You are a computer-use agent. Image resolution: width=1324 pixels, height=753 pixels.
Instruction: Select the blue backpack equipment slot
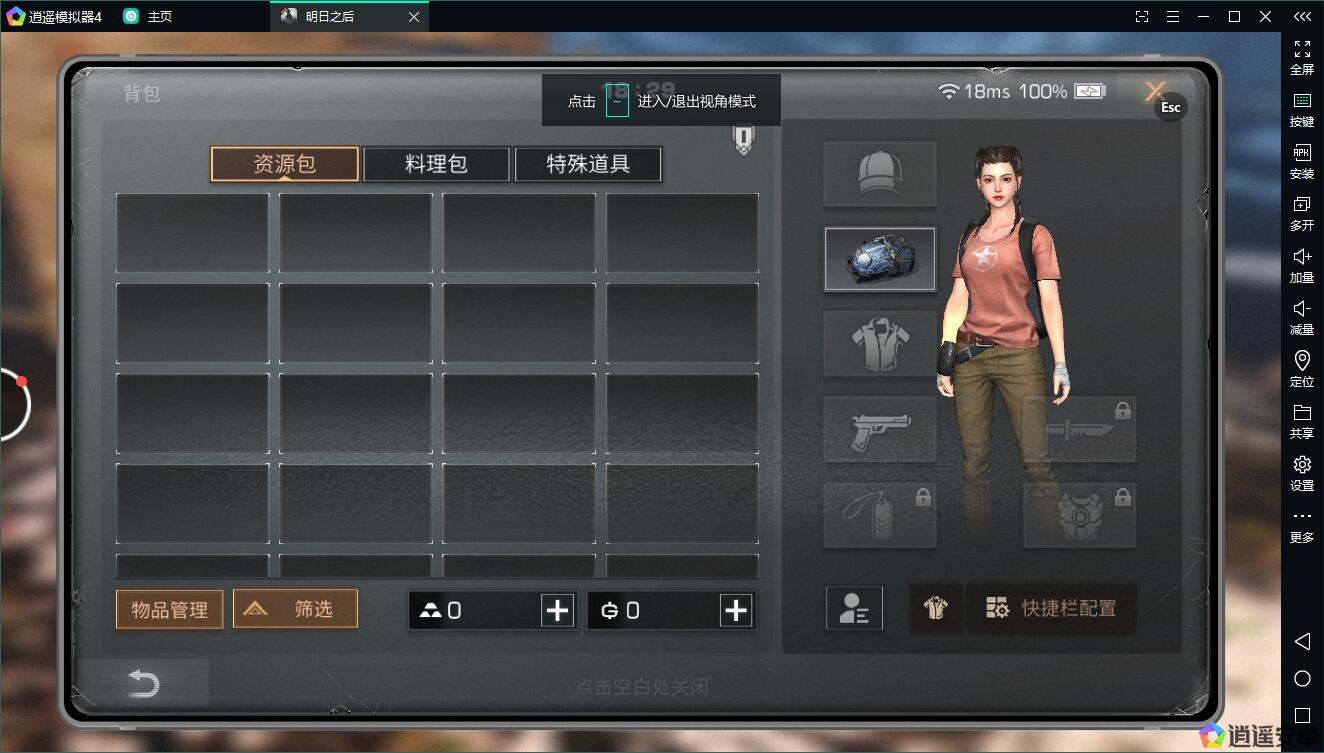(880, 259)
